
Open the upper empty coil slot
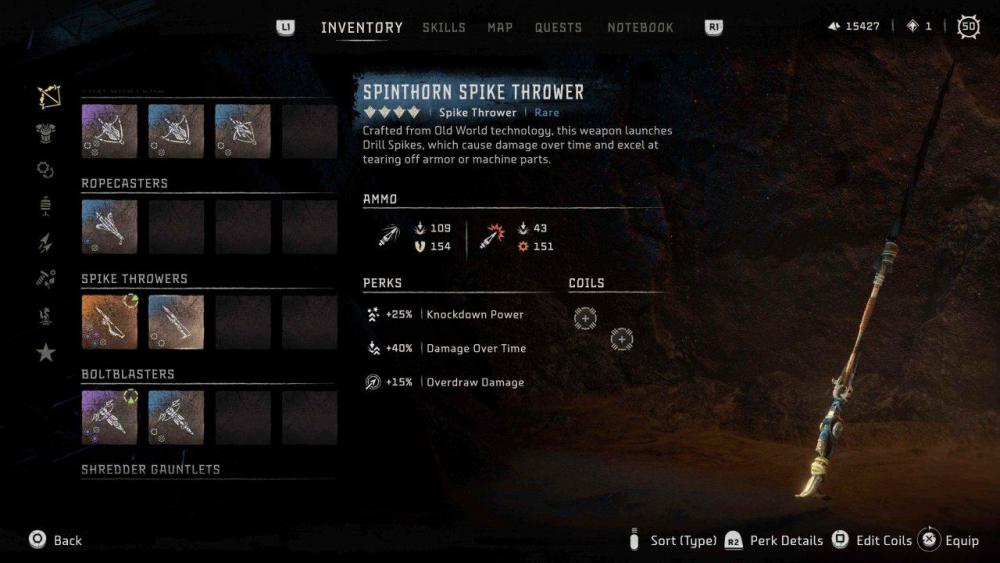click(x=585, y=318)
